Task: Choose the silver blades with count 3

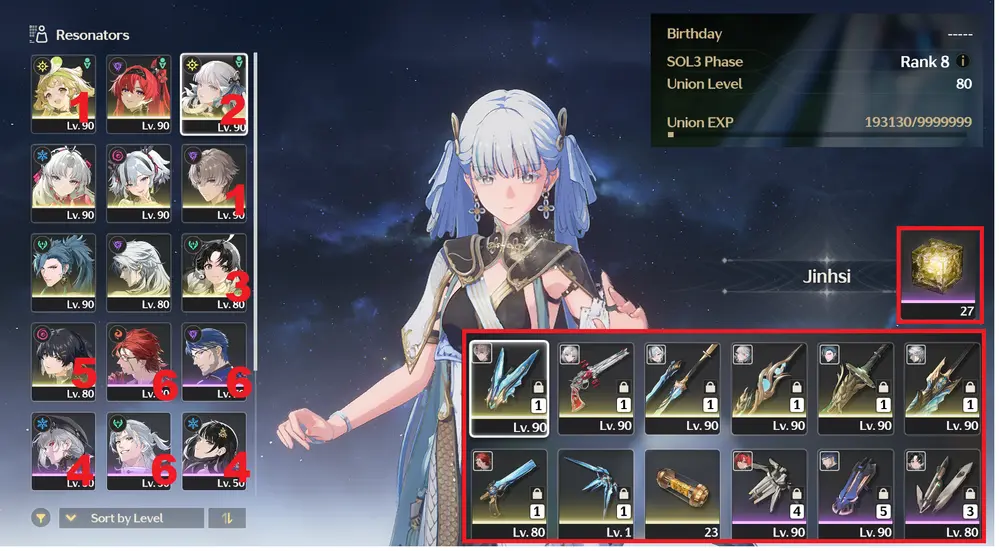Action: [942, 494]
